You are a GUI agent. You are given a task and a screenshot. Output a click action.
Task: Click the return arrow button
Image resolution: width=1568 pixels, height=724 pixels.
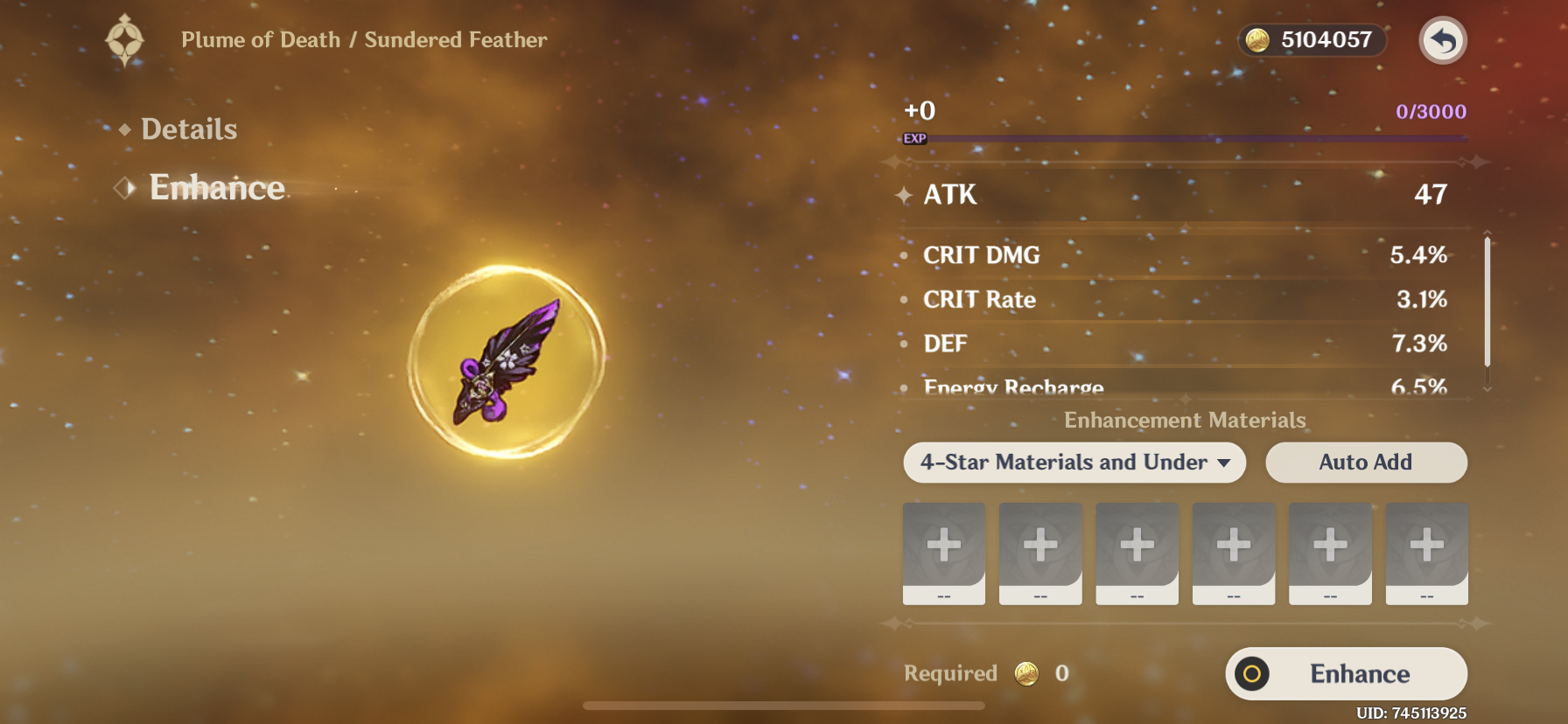1442,40
